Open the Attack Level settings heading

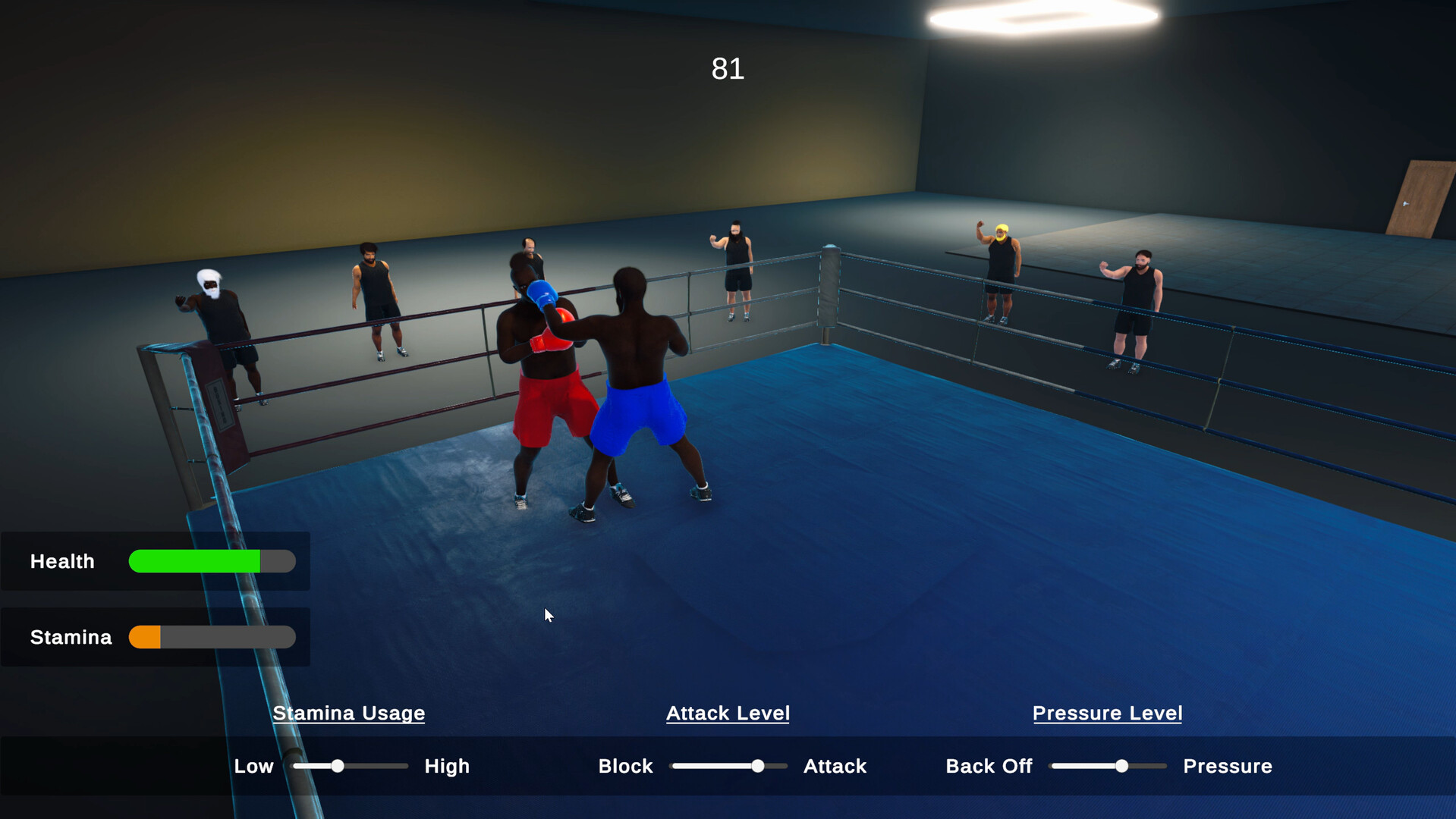tap(727, 713)
